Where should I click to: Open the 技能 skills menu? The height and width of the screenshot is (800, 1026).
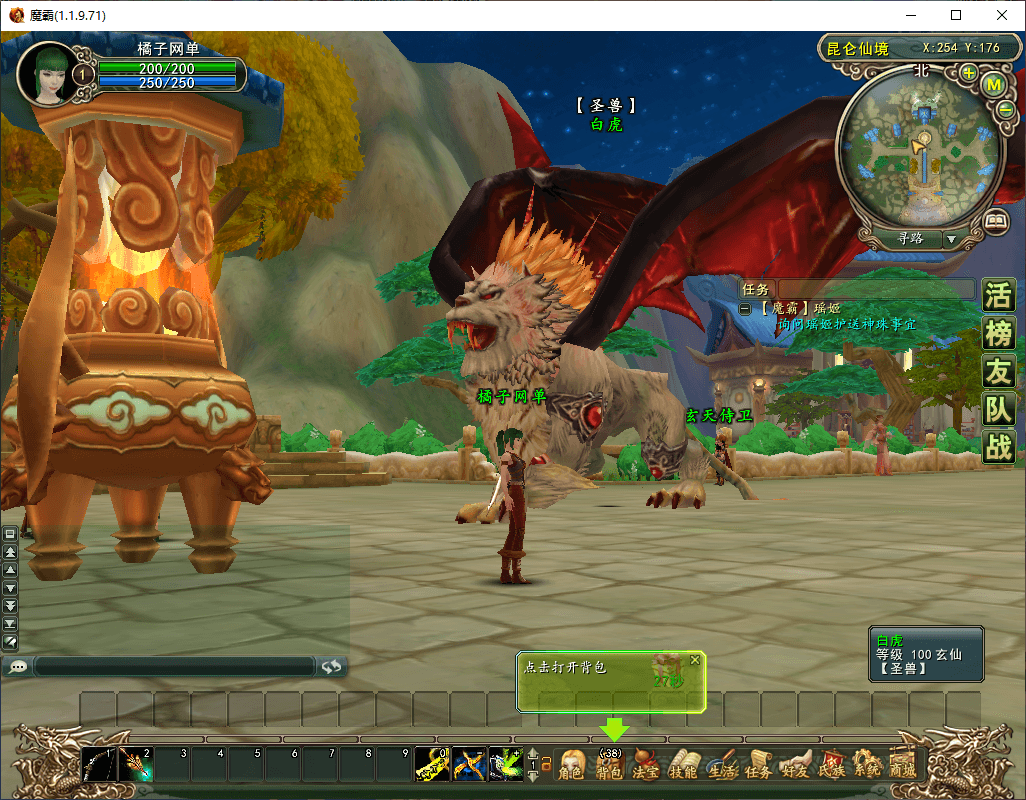click(x=684, y=766)
